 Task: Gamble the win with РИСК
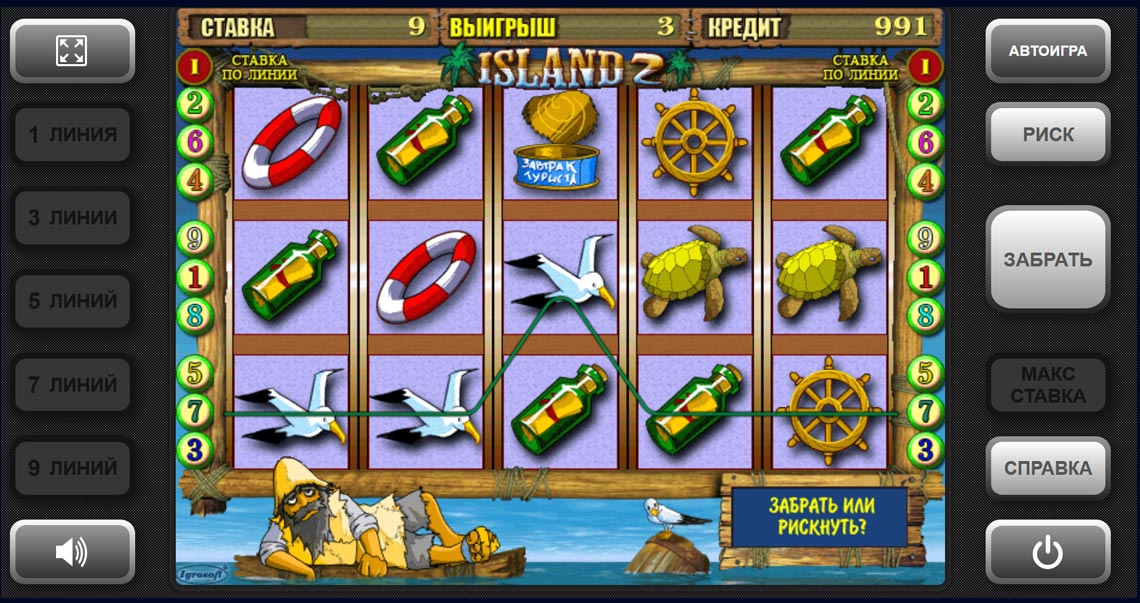pyautogui.click(x=1047, y=135)
